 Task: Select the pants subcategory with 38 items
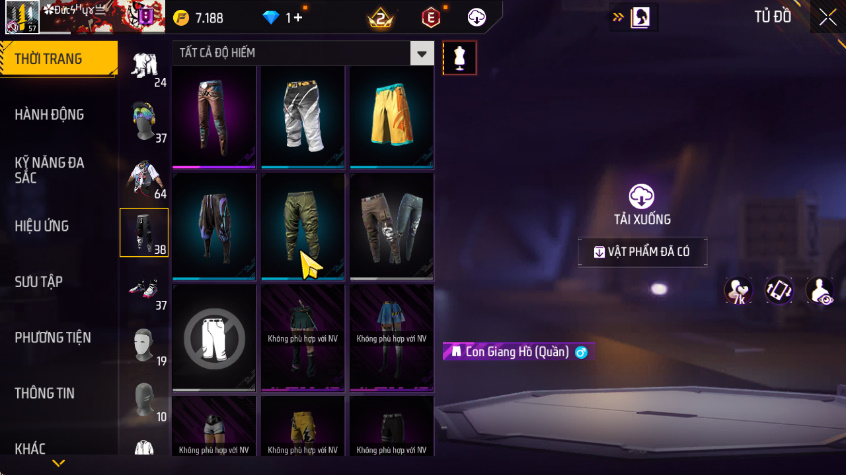(145, 233)
